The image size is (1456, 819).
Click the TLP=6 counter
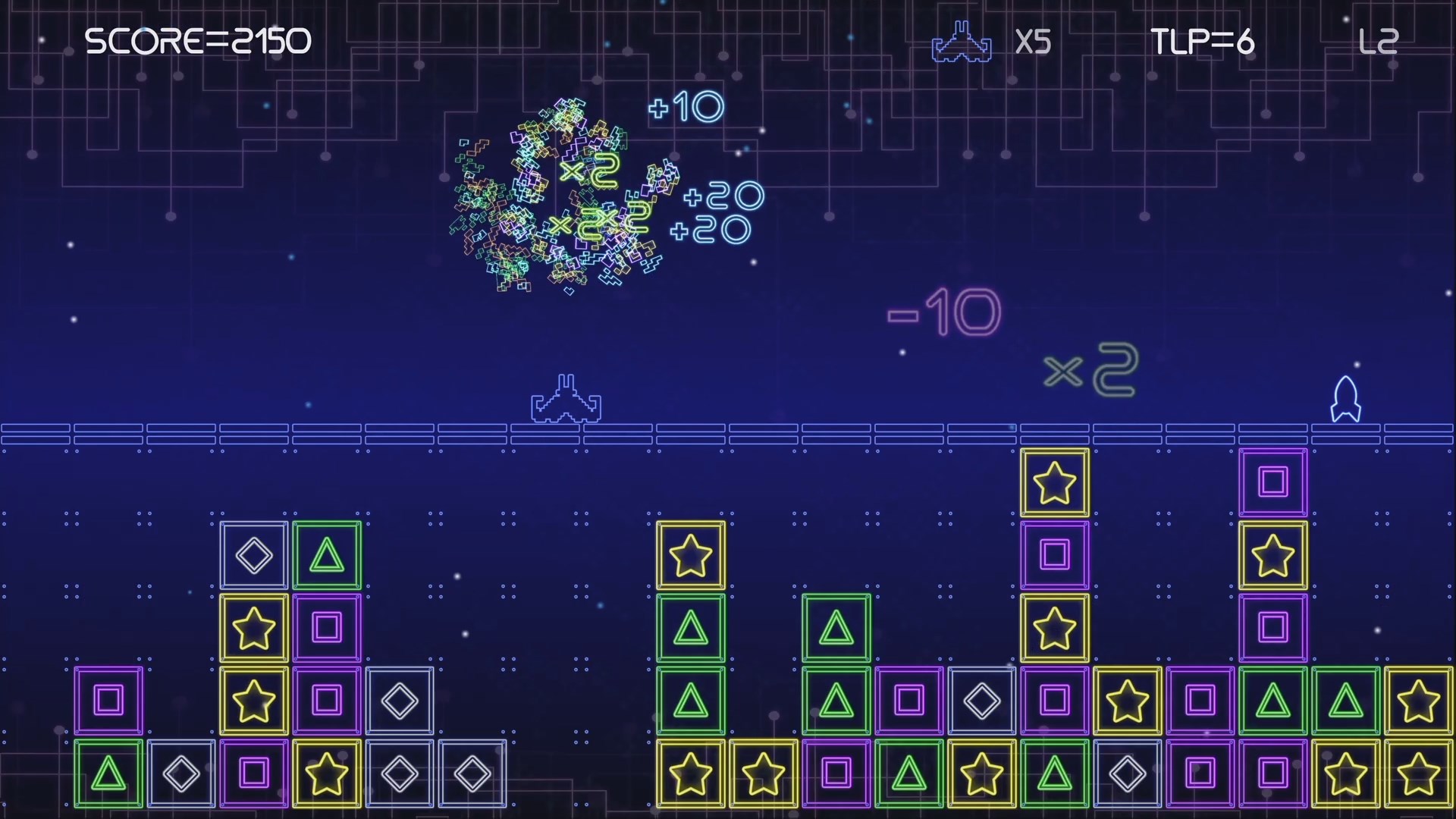(x=1203, y=42)
